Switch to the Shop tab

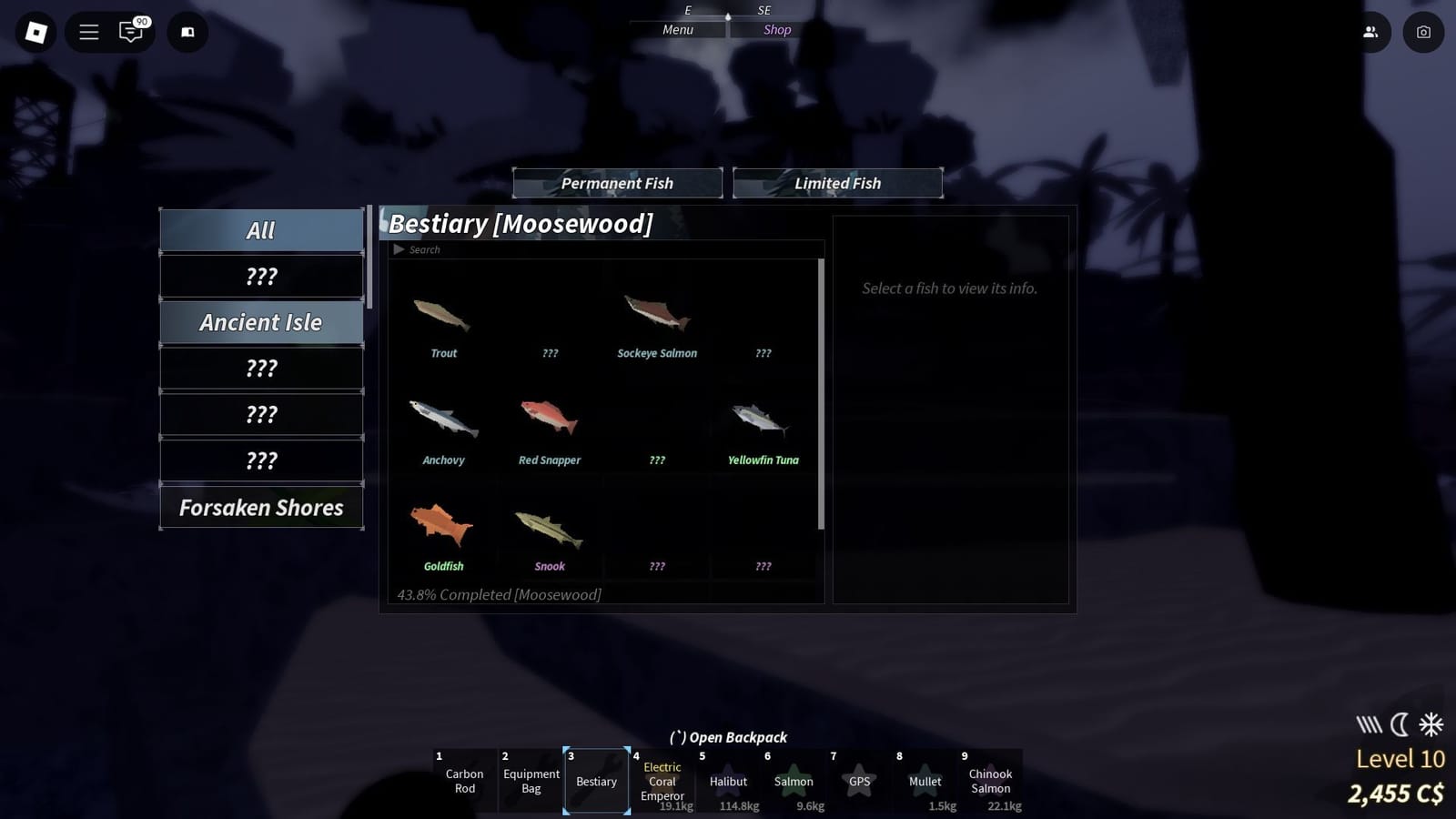click(x=776, y=29)
